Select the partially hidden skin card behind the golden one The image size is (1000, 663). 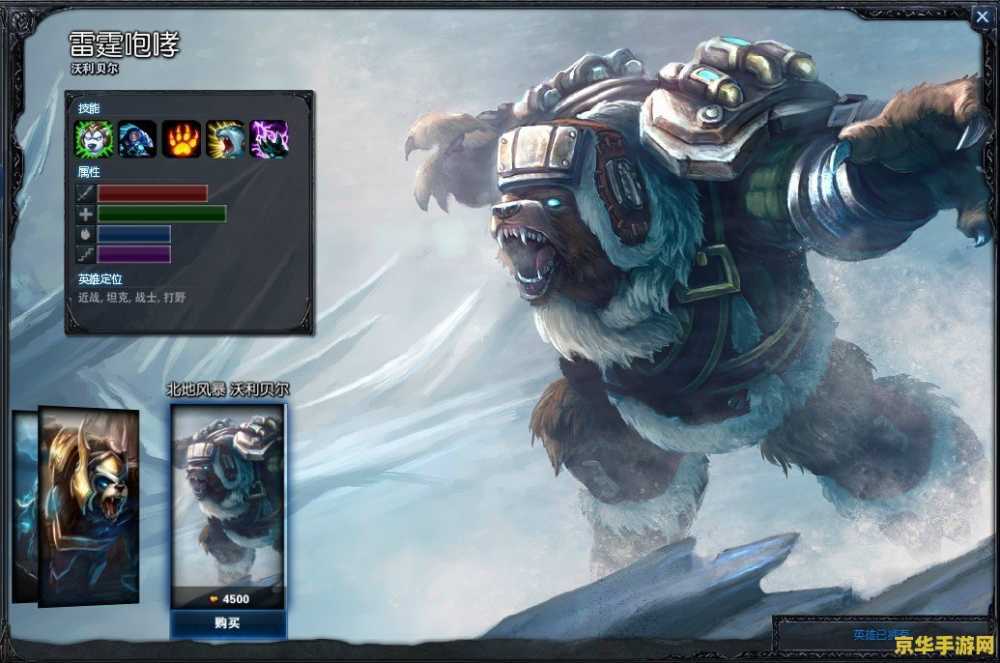[x=24, y=505]
